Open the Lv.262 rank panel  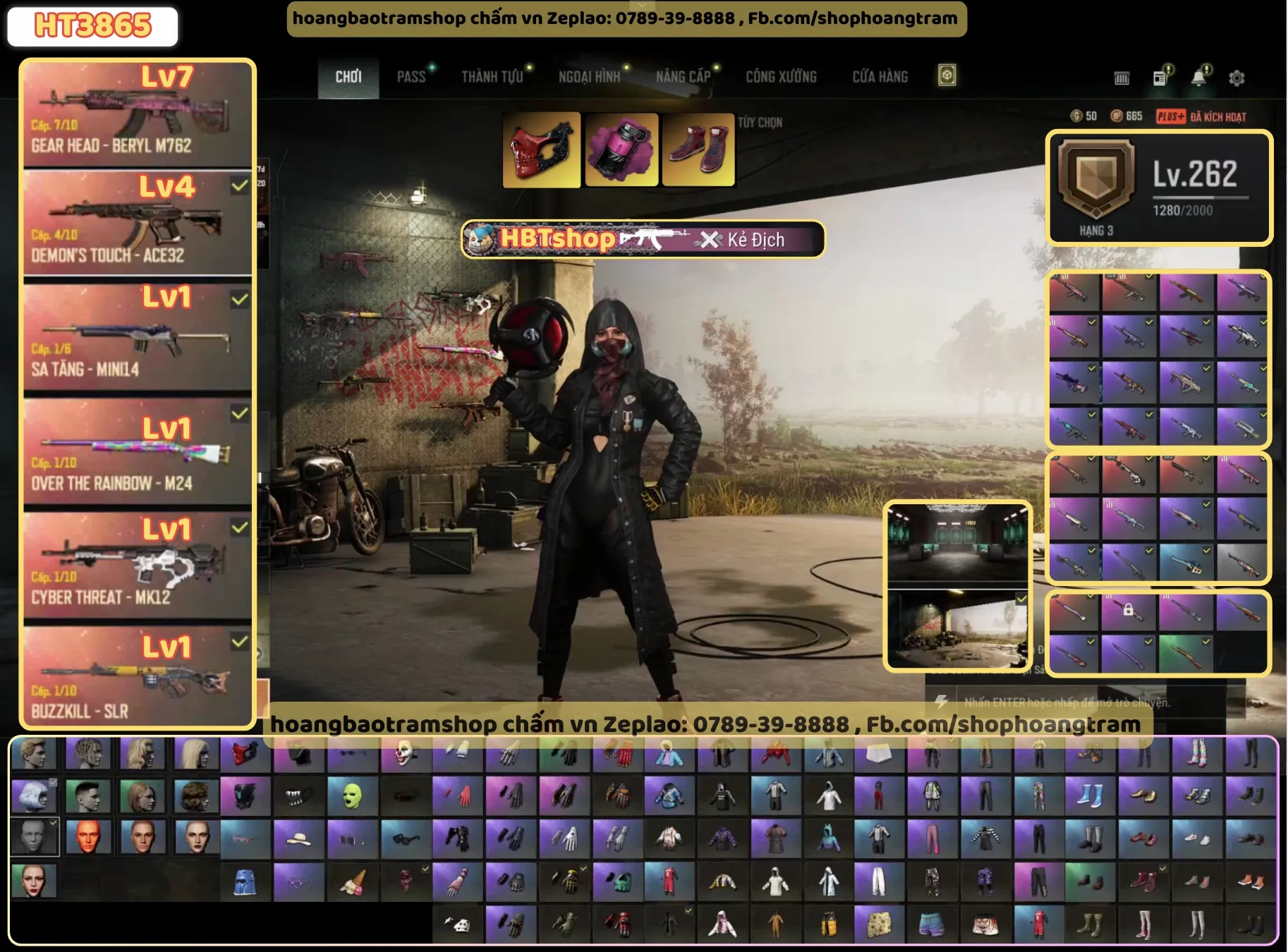(1159, 188)
